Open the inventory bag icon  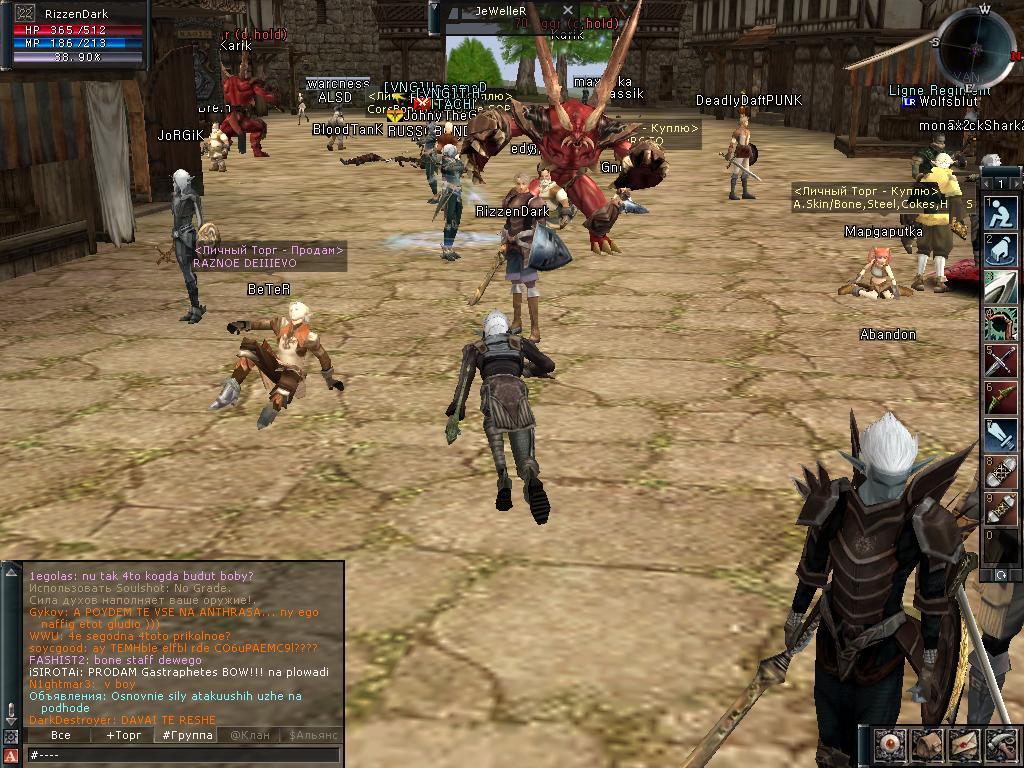926,745
